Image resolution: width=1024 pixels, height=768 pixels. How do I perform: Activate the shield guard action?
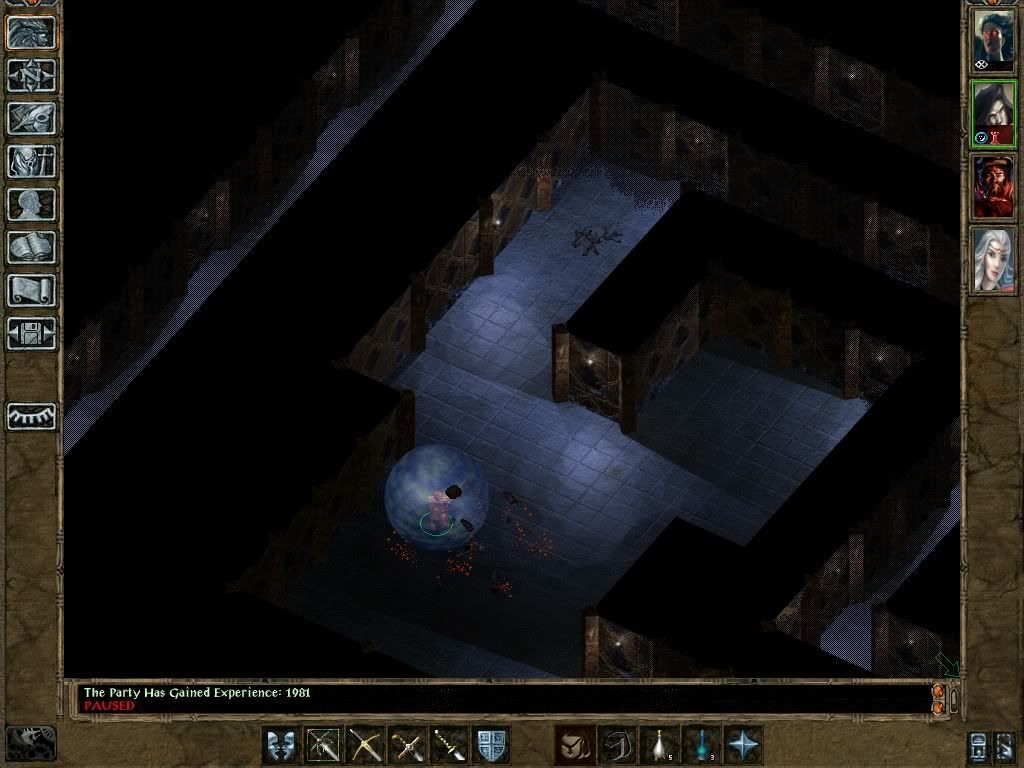coord(491,745)
